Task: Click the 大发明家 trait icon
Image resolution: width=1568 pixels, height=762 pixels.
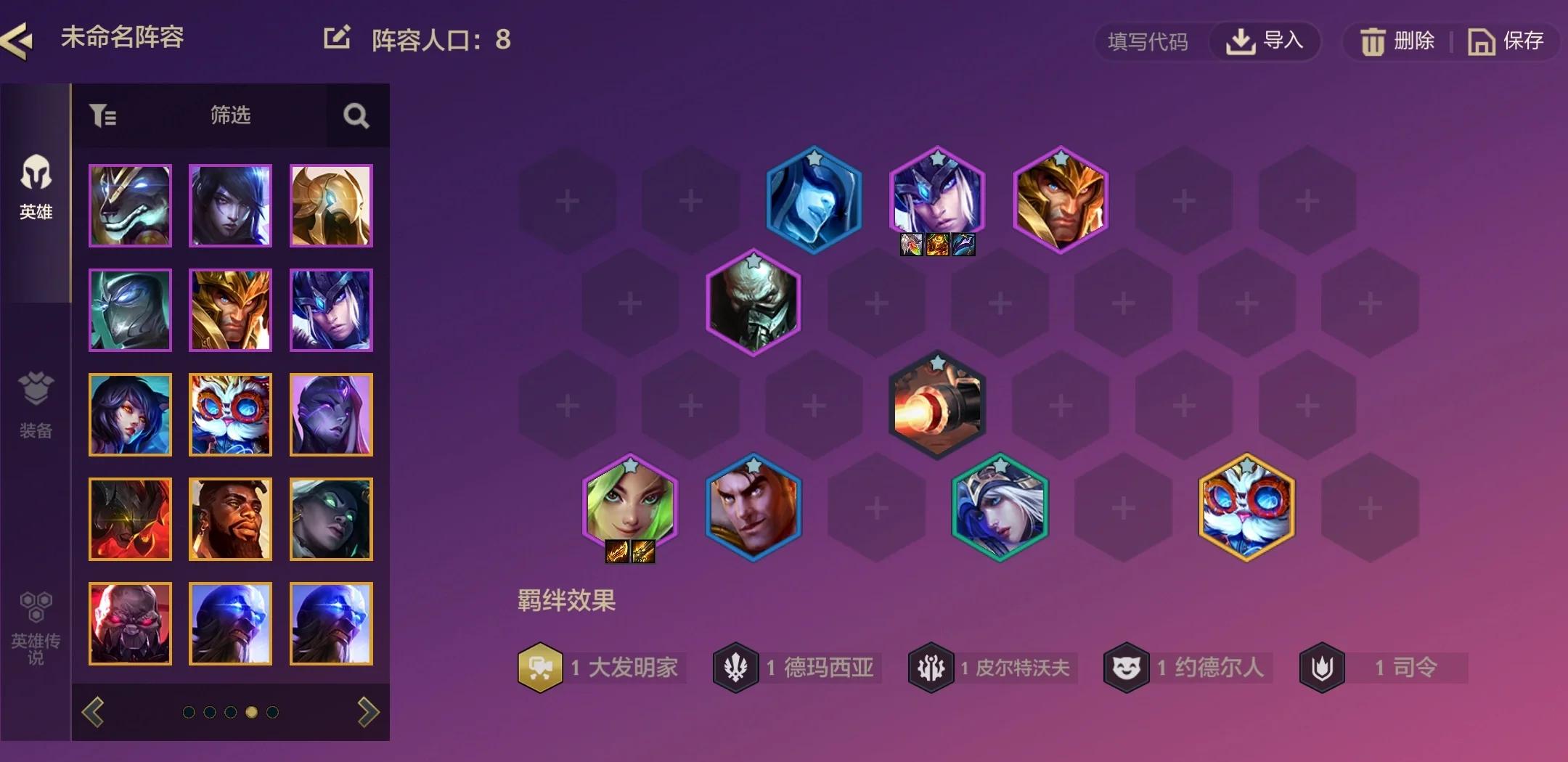Action: (539, 668)
